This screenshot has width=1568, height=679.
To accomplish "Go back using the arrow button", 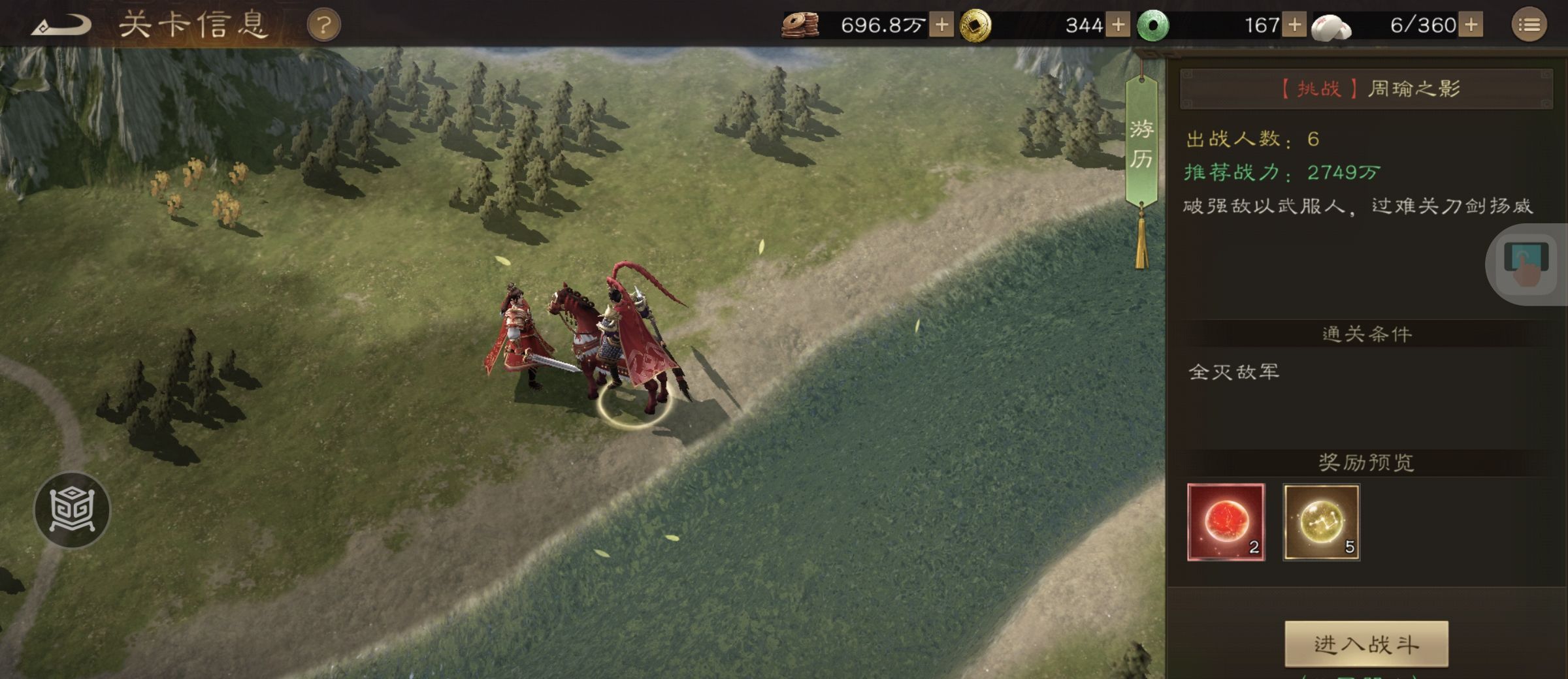I will pos(62,26).
